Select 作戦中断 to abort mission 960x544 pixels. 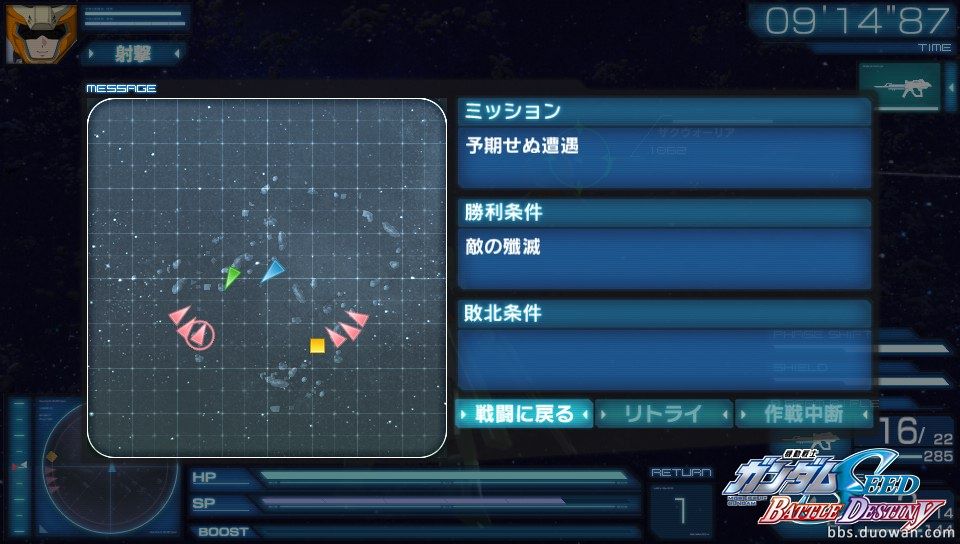(x=803, y=413)
